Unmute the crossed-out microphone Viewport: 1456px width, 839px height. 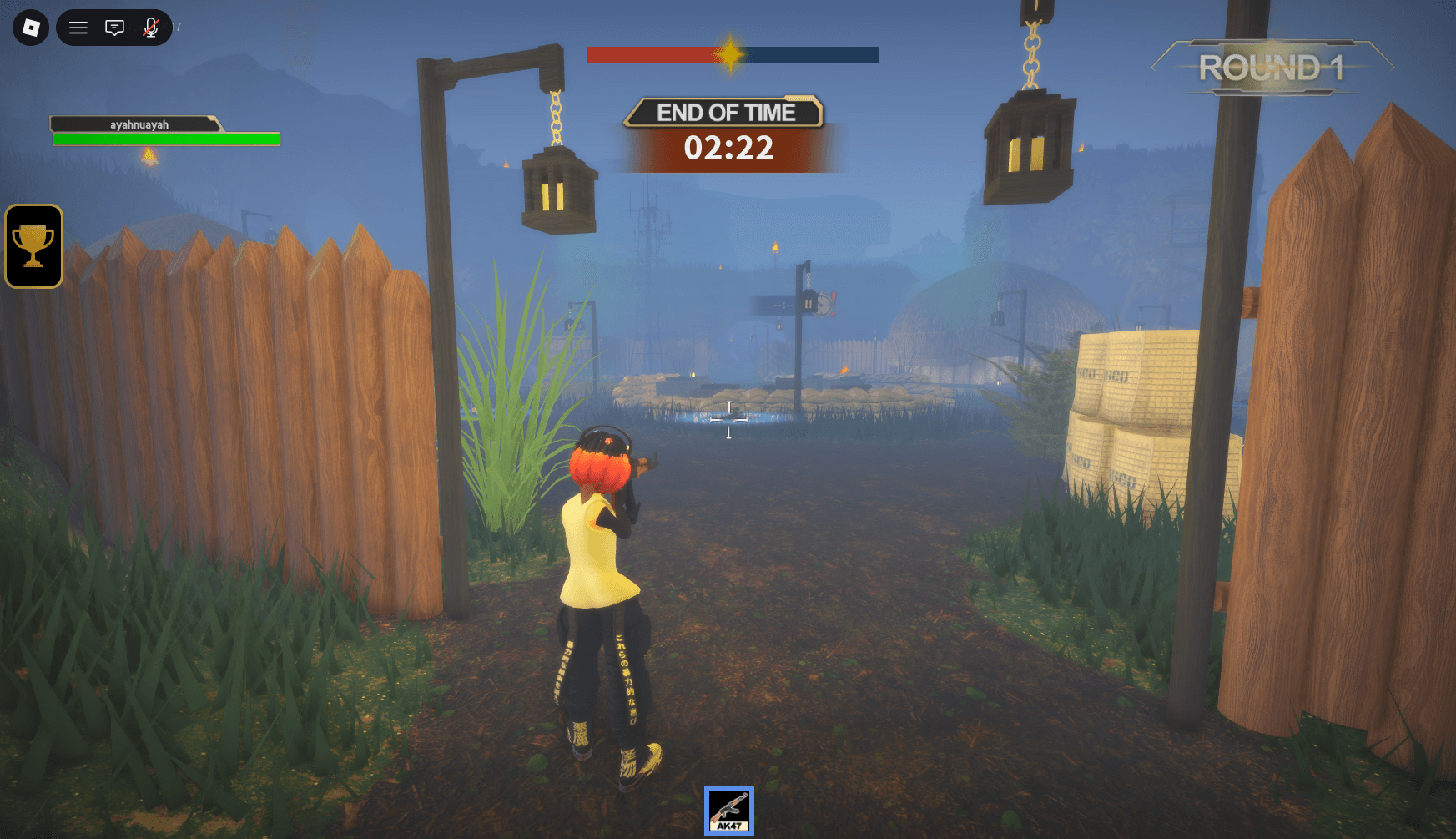(151, 28)
